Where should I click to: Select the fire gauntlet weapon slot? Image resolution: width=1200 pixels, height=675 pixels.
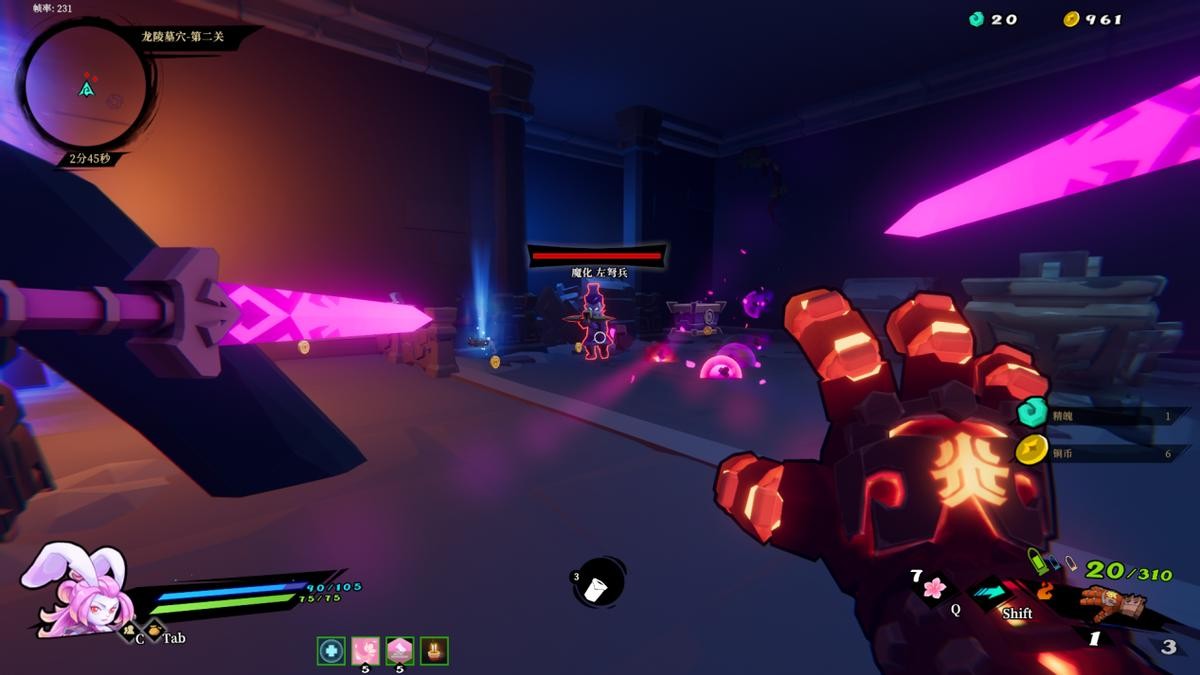click(1109, 604)
